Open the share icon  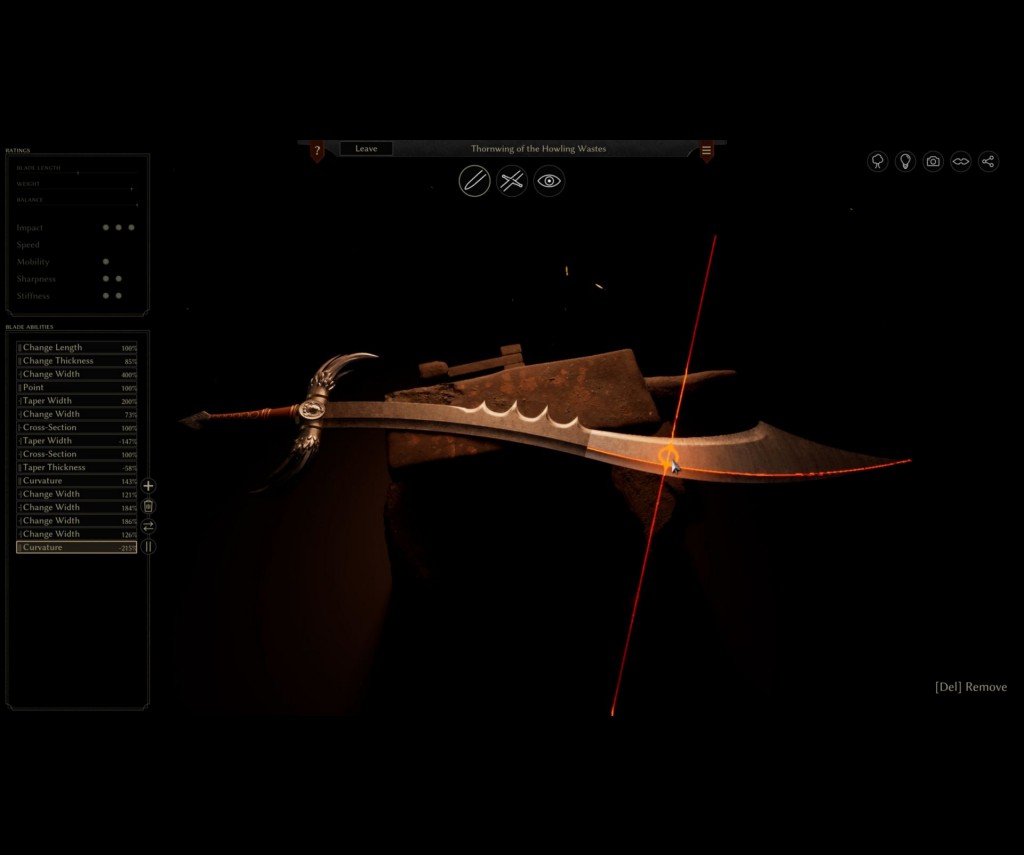point(988,161)
